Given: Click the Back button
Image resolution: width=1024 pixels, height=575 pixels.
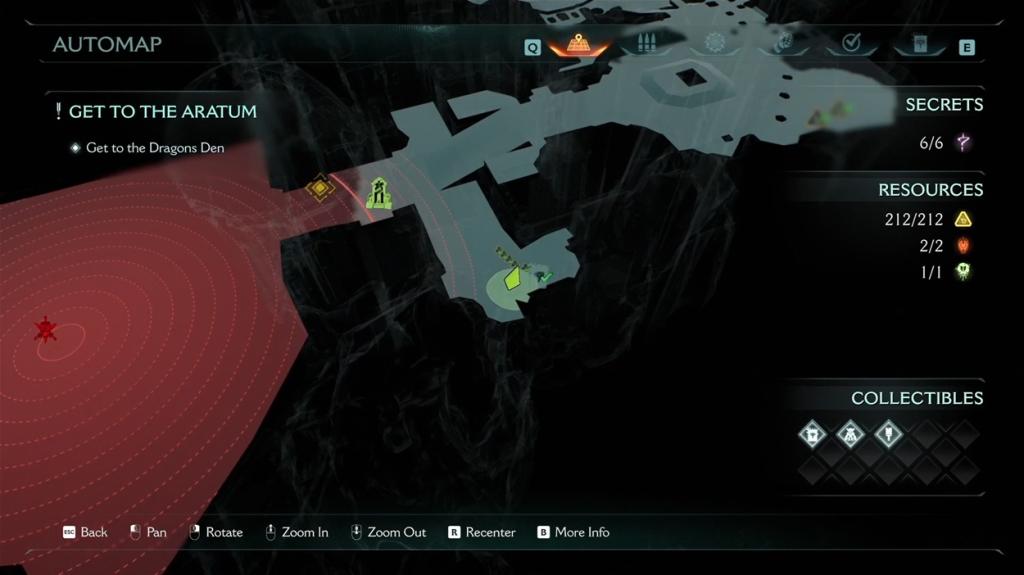Looking at the screenshot, I should coord(85,532).
